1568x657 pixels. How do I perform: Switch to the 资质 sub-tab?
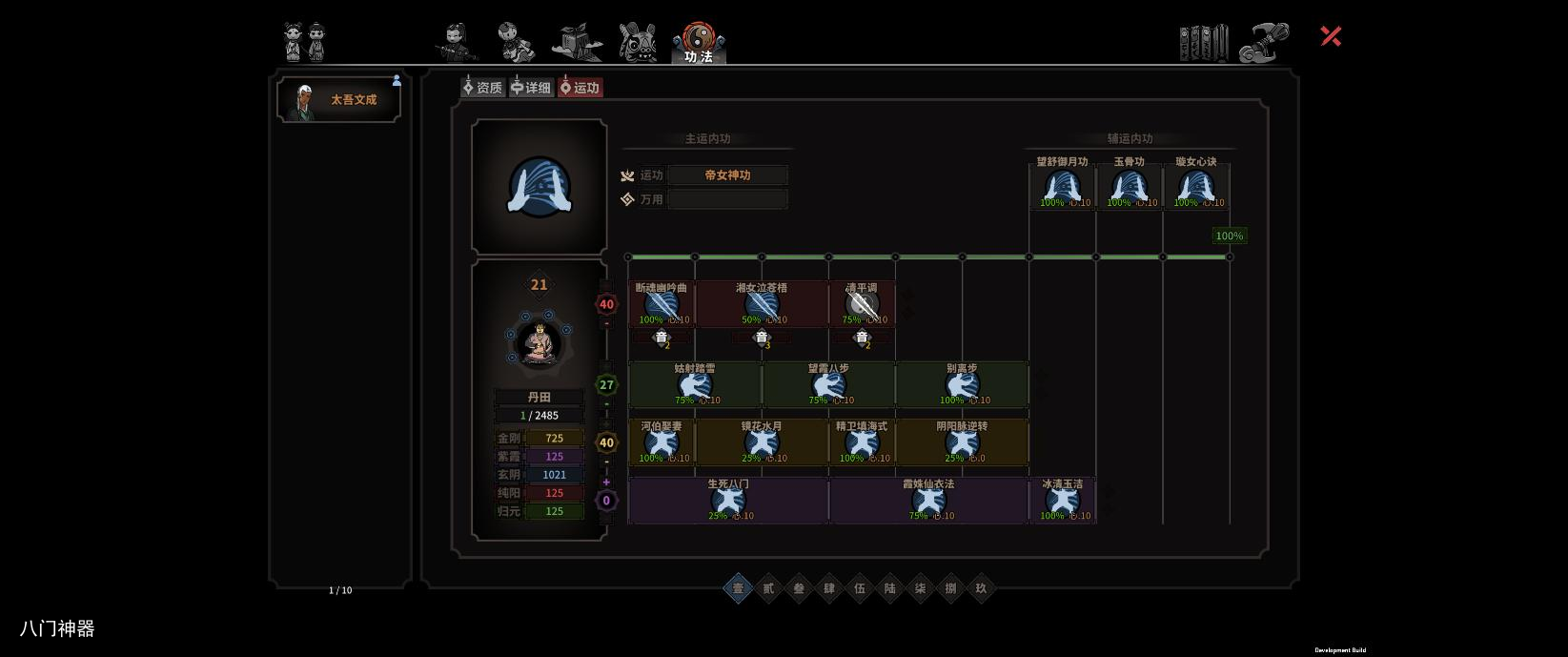coord(483,88)
